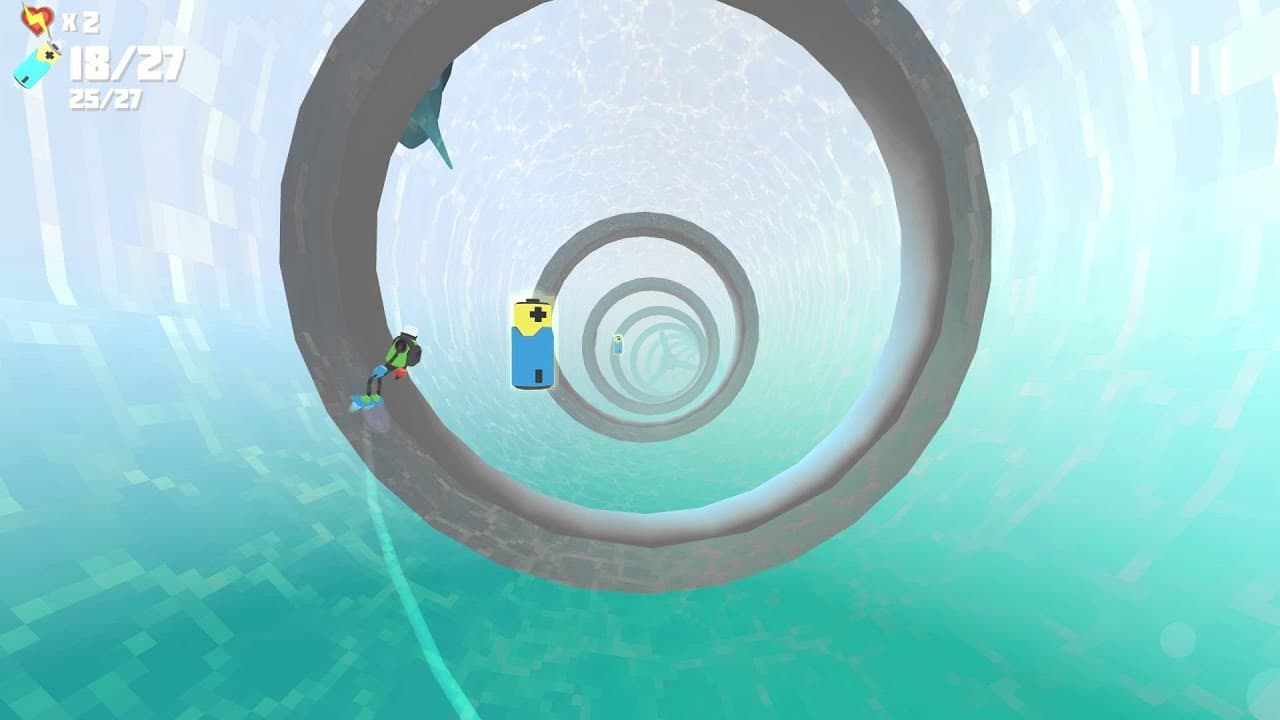Click the lightning heart lives icon
The height and width of the screenshot is (720, 1280).
point(38,18)
